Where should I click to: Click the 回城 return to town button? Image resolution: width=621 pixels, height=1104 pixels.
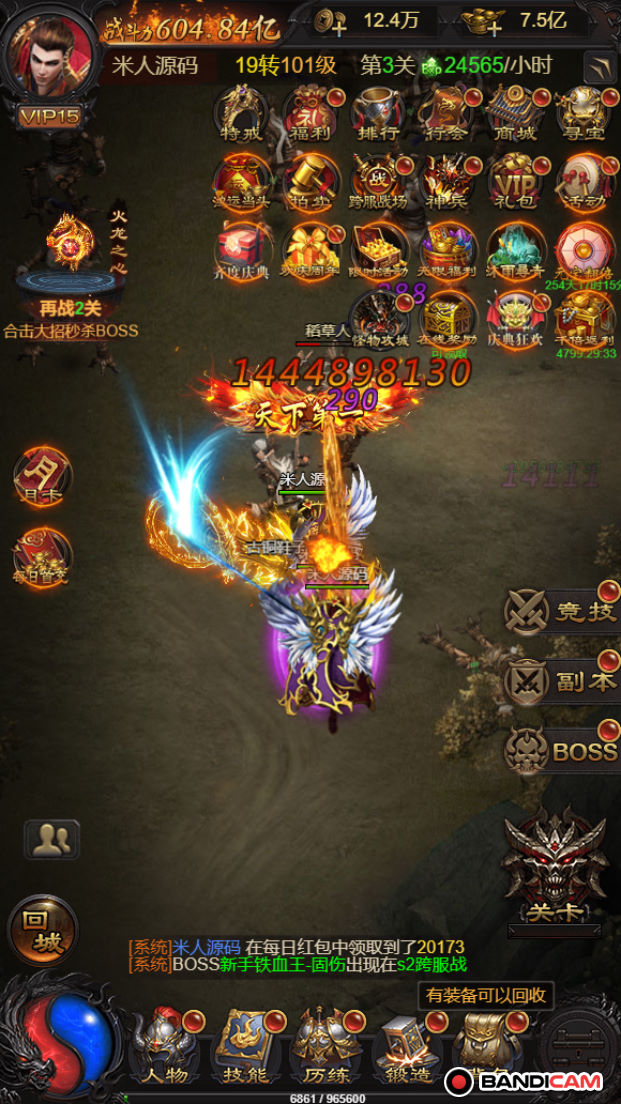click(43, 930)
